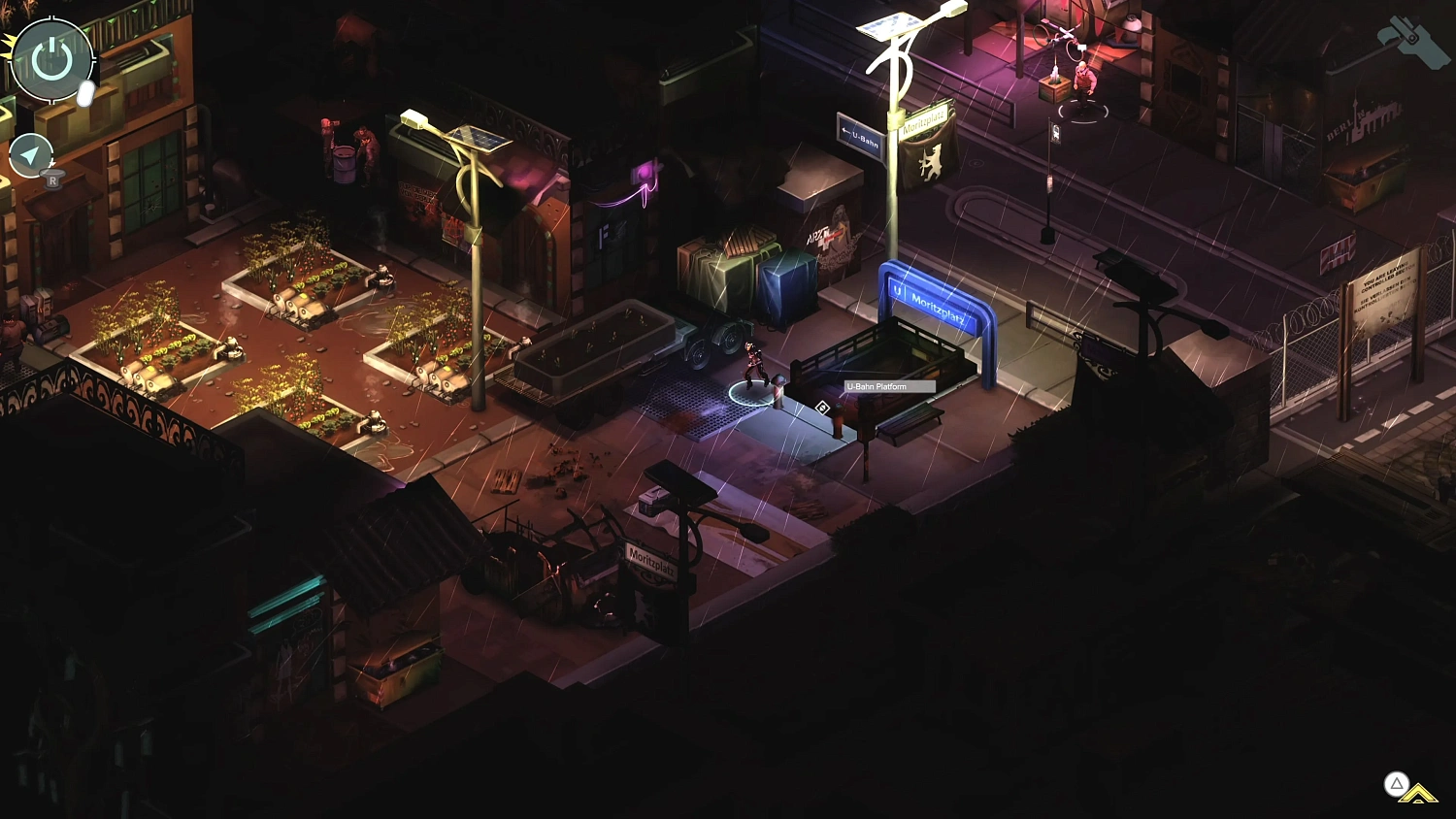Click the blue U icon on the Moritzplatz sign
This screenshot has width=1456, height=819.
point(898,291)
